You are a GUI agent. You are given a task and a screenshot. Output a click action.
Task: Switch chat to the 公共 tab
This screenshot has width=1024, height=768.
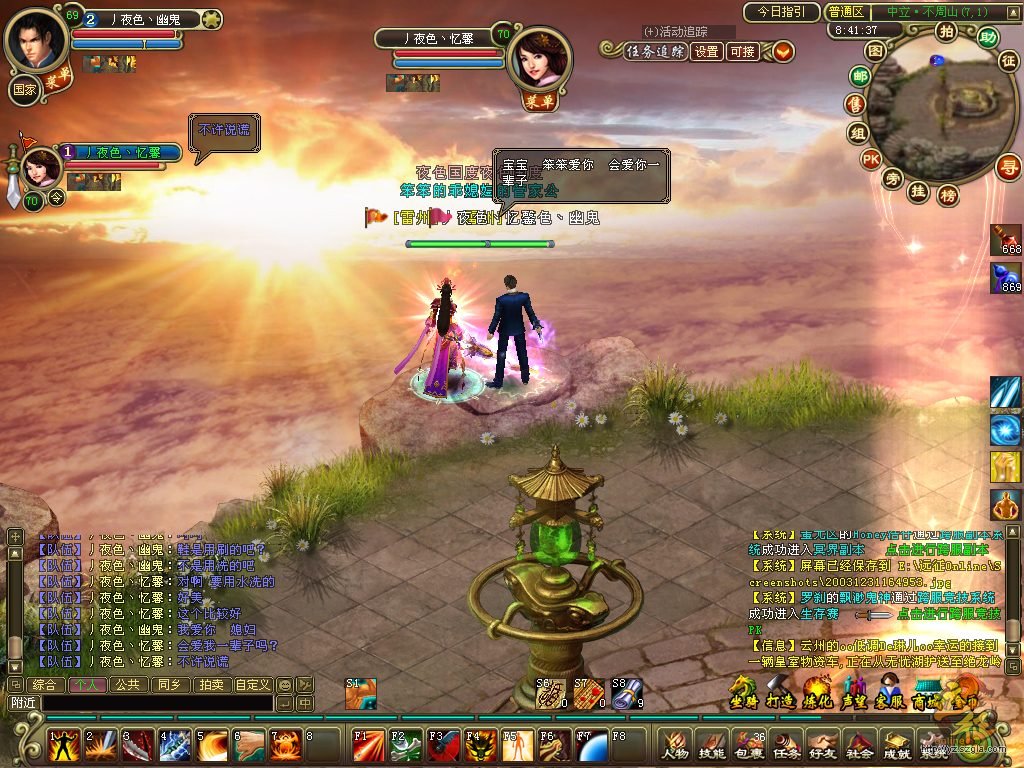[x=126, y=685]
